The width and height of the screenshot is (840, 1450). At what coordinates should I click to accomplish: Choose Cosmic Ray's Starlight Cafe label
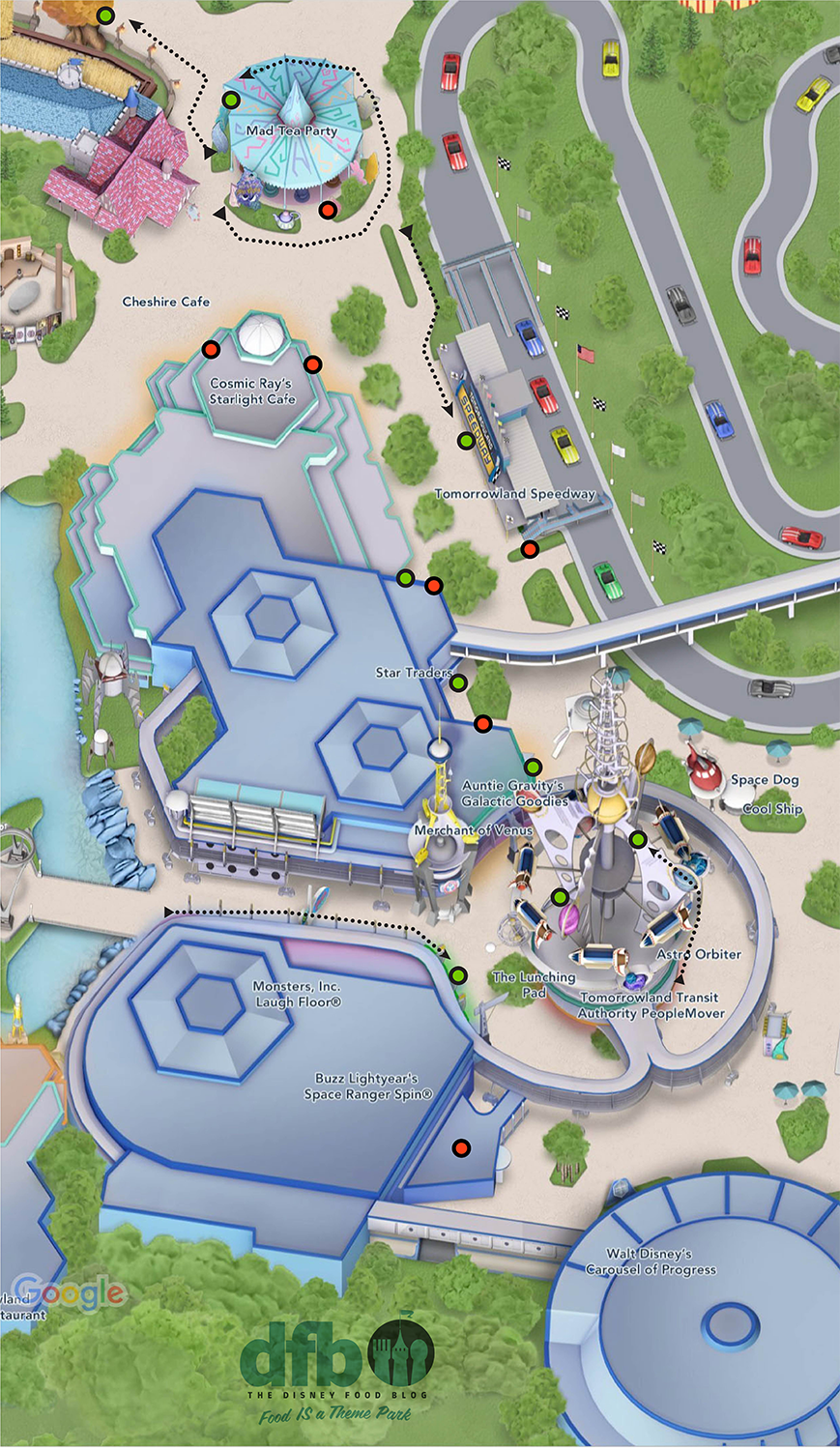(252, 391)
